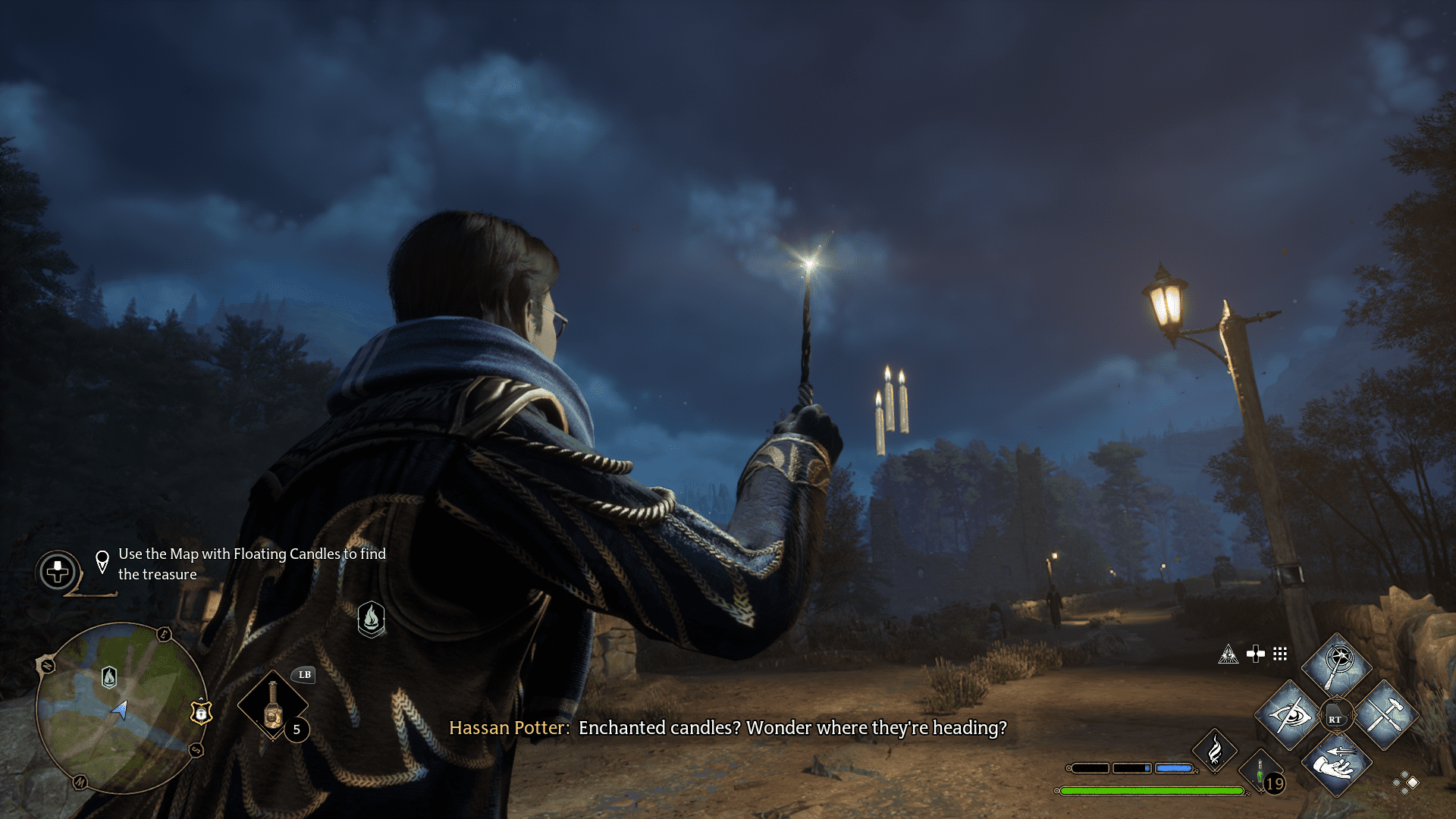Click the triangle eye icon above the spells
The width and height of the screenshot is (1456, 819).
[1228, 654]
